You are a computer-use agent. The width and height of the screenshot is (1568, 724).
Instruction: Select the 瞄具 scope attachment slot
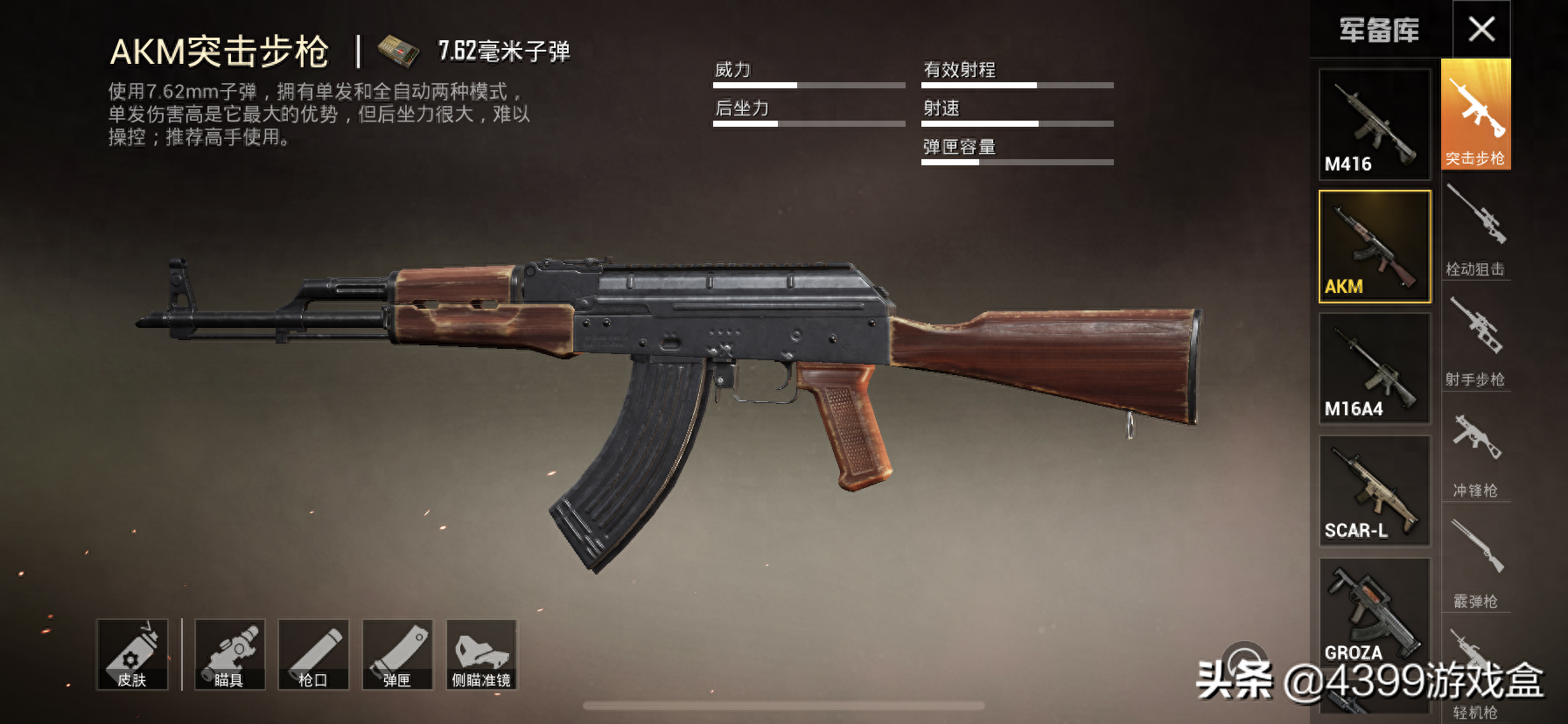point(229,655)
